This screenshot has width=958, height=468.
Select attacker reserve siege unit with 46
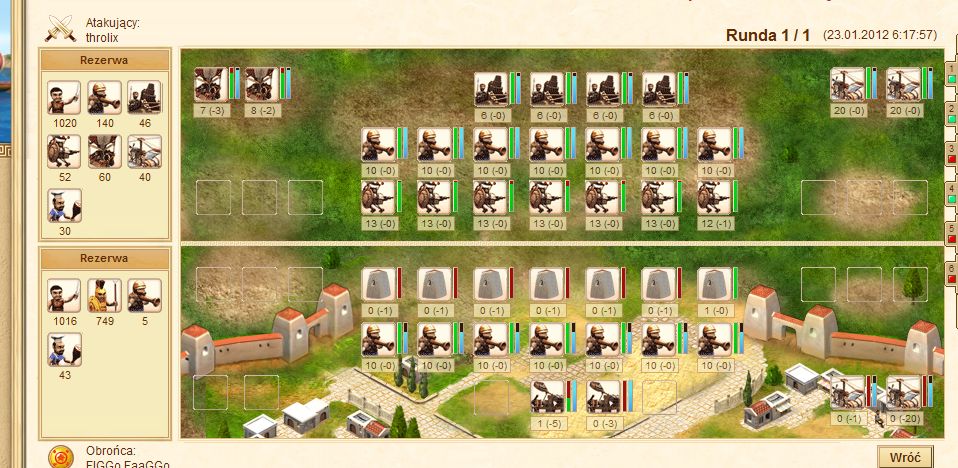[x=144, y=98]
